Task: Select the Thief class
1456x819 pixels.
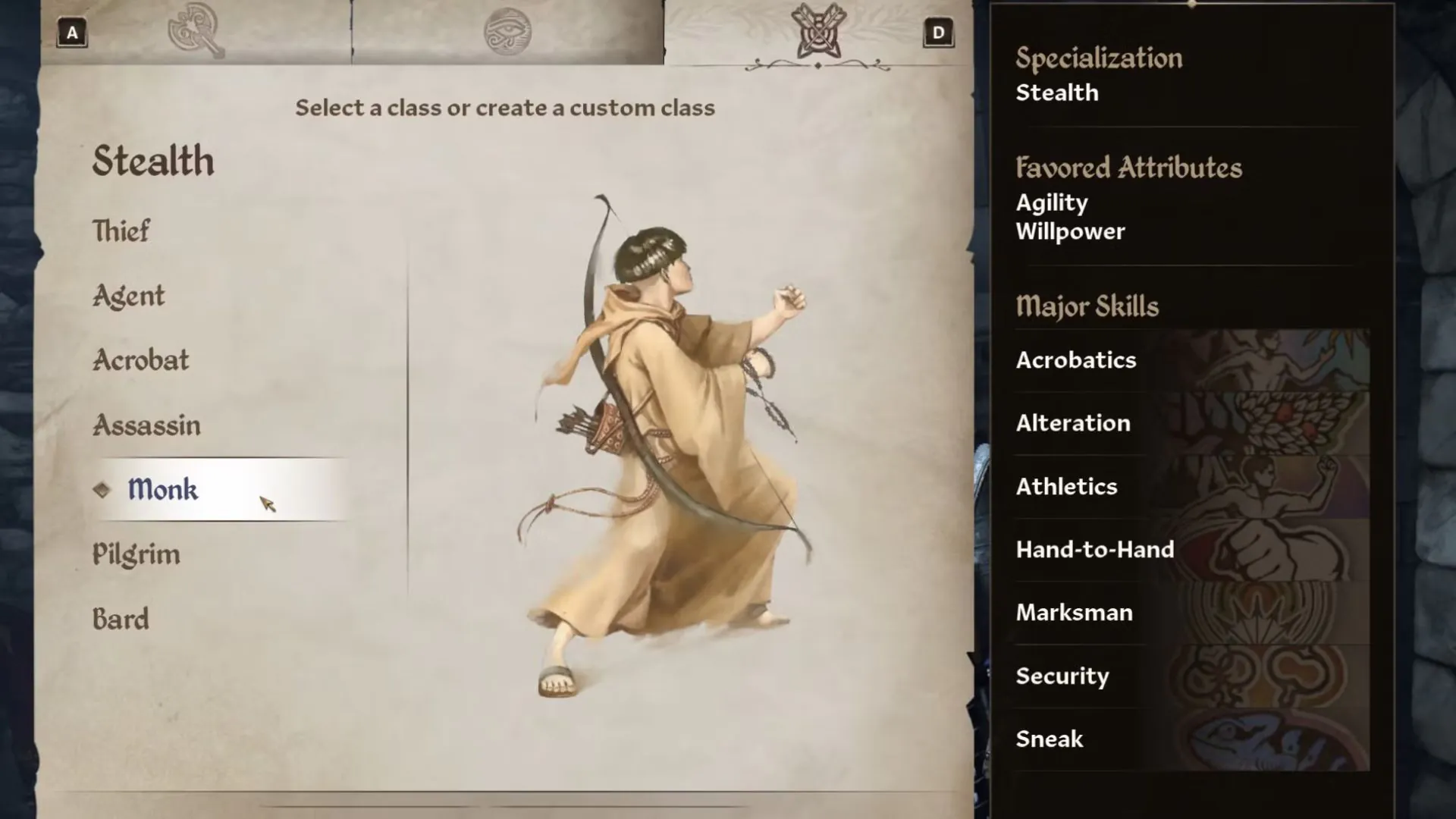Action: click(121, 231)
